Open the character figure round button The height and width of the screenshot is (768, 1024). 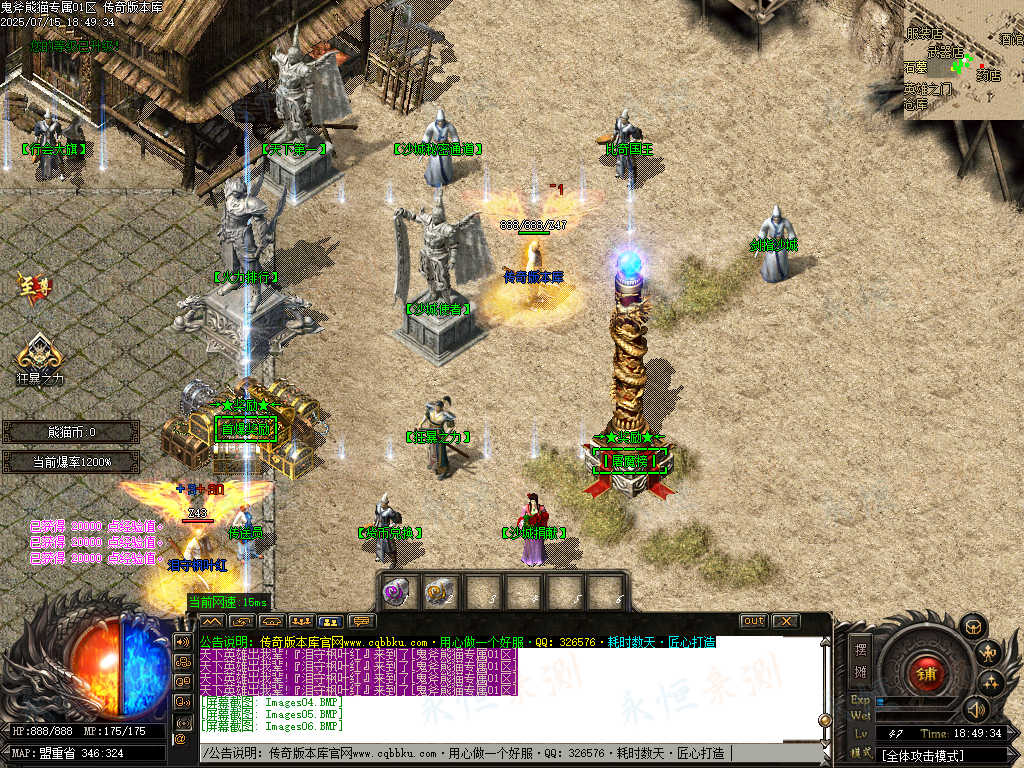click(x=990, y=654)
